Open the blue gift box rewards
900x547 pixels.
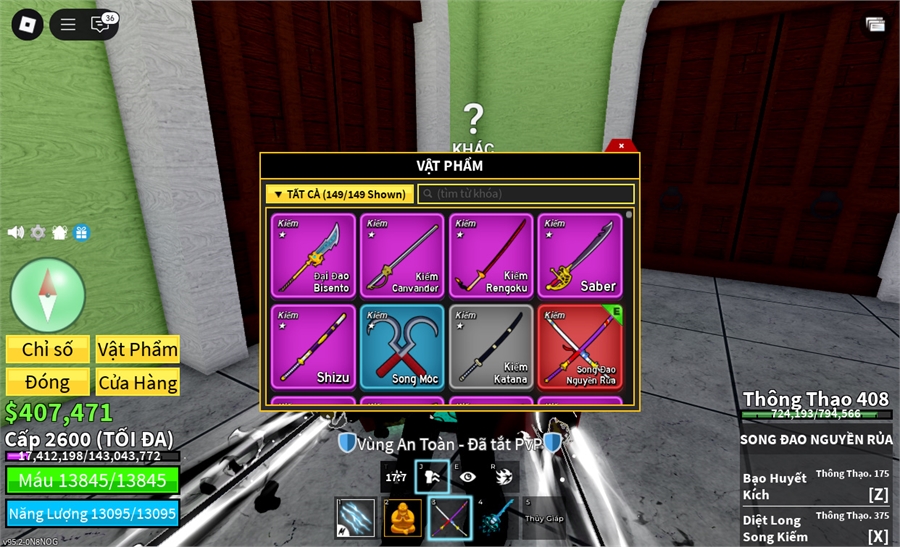coord(81,232)
